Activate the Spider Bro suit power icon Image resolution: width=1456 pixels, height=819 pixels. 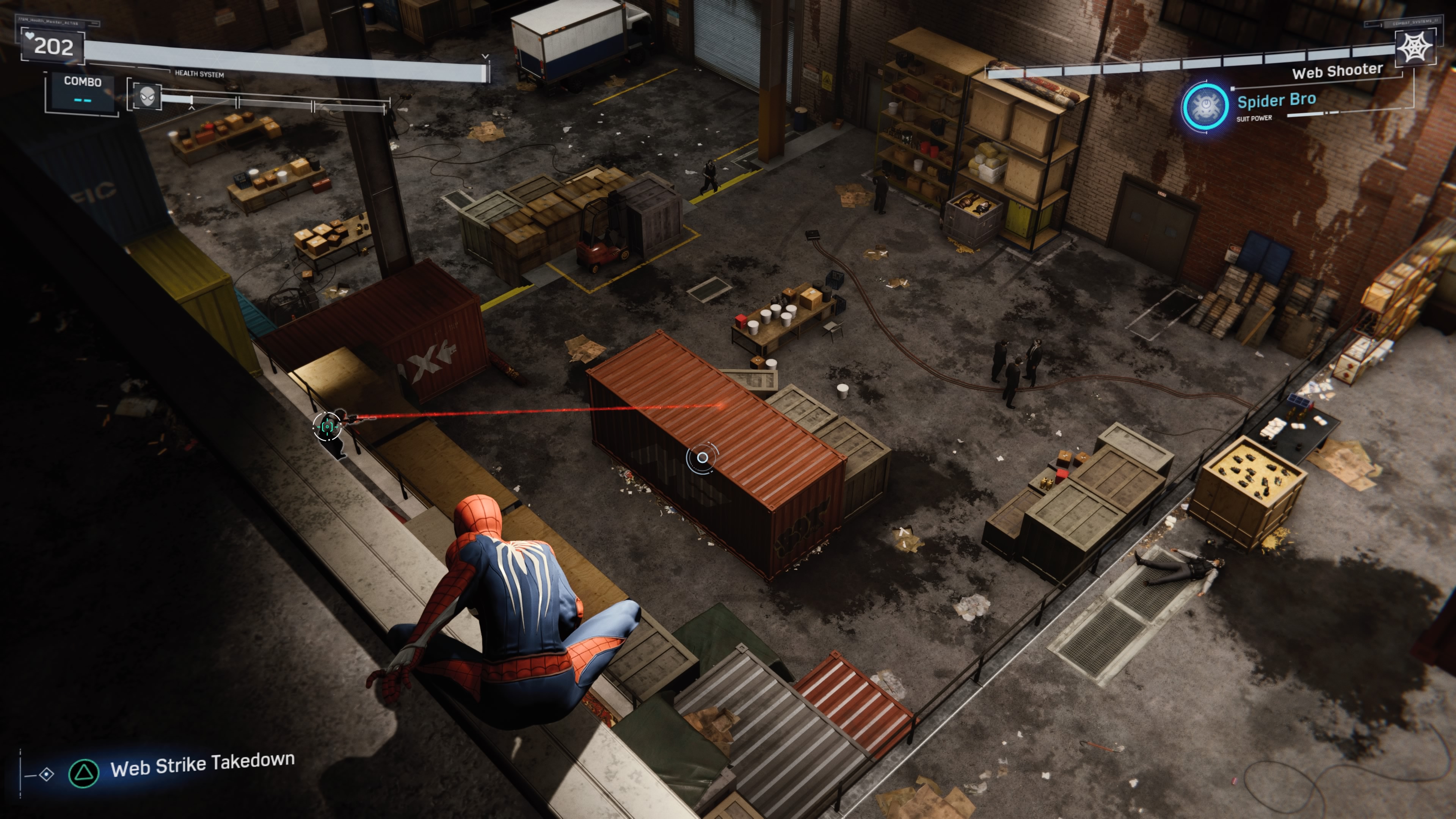[x=1205, y=106]
